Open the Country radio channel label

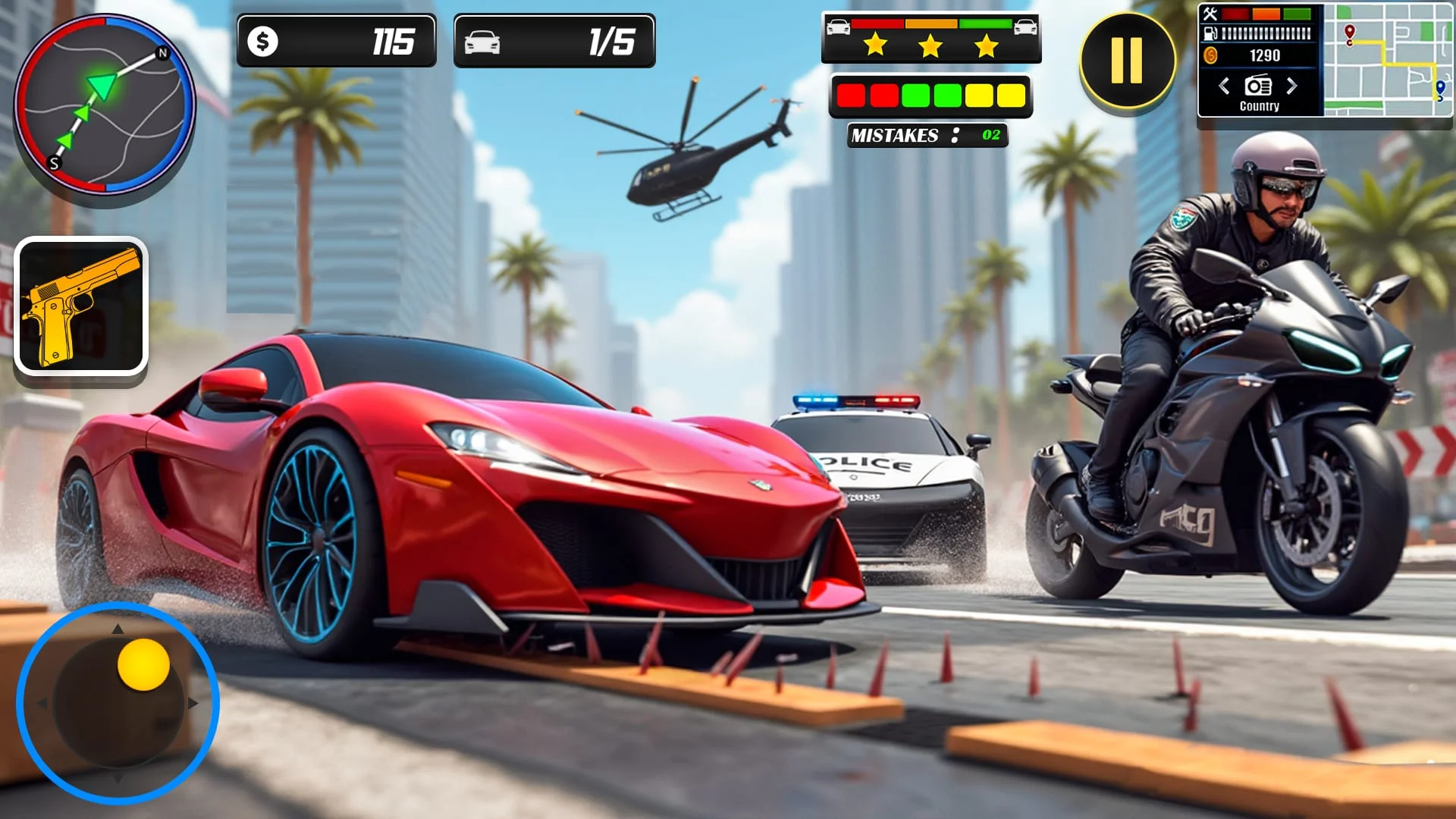(x=1259, y=107)
